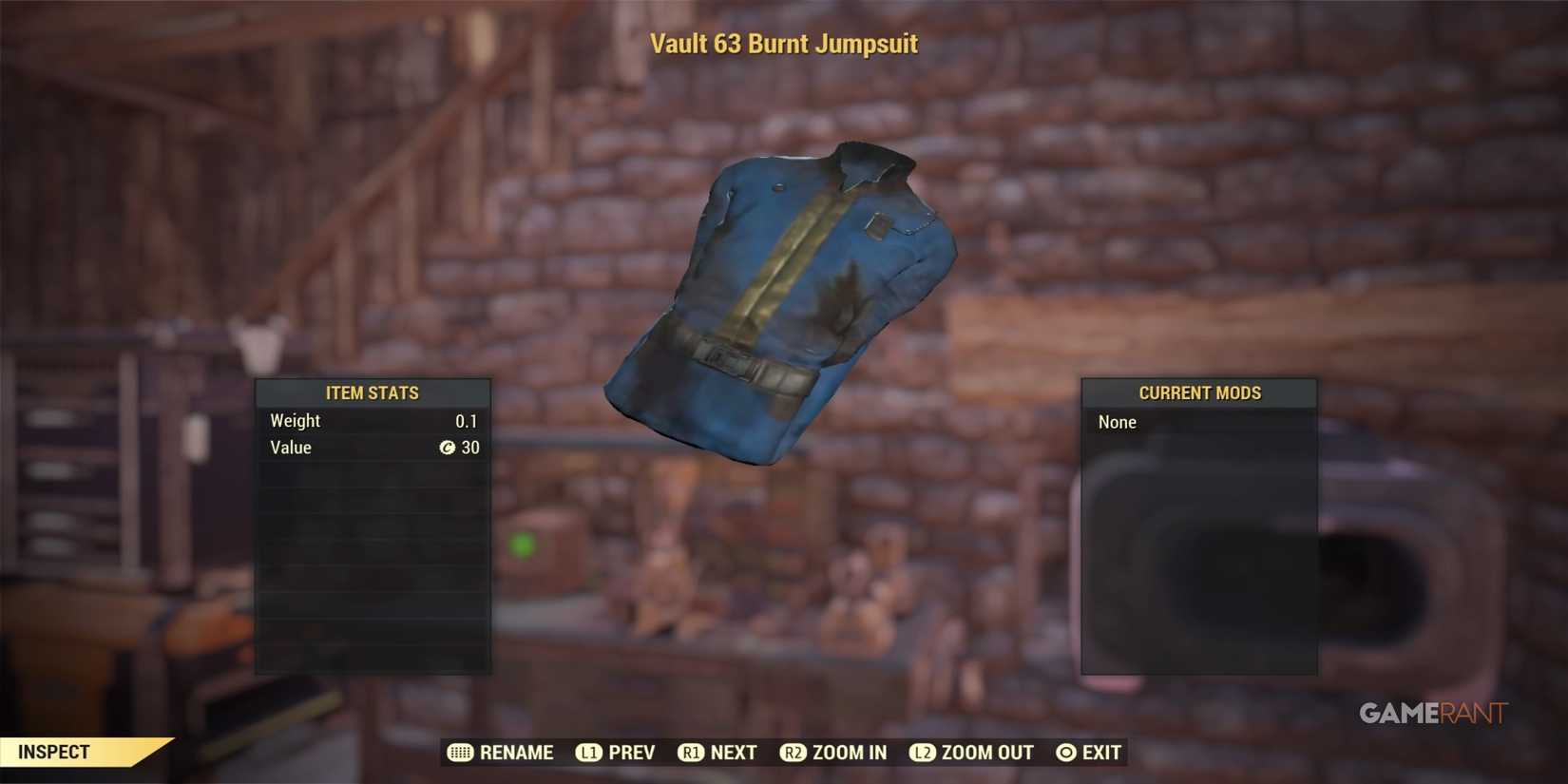Click the ITEM STATS panel header
Viewport: 1568px width, 784px height.
click(373, 392)
